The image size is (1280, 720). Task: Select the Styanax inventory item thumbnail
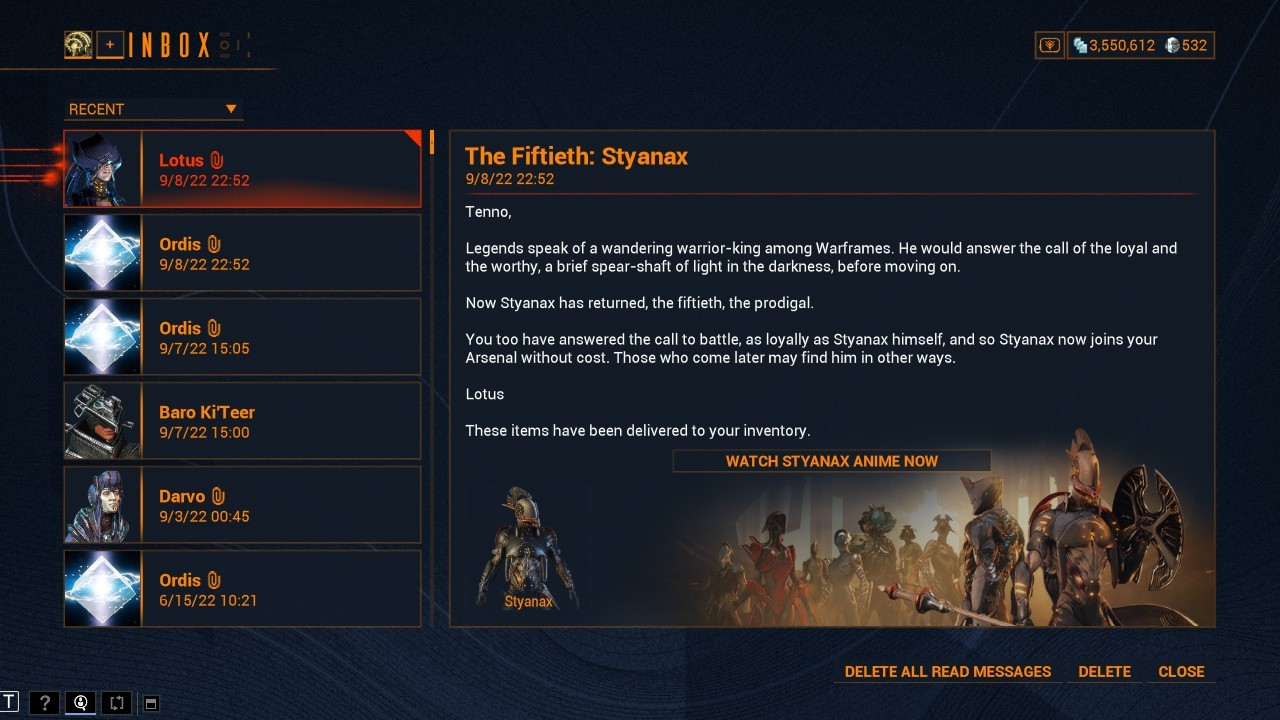coord(528,545)
